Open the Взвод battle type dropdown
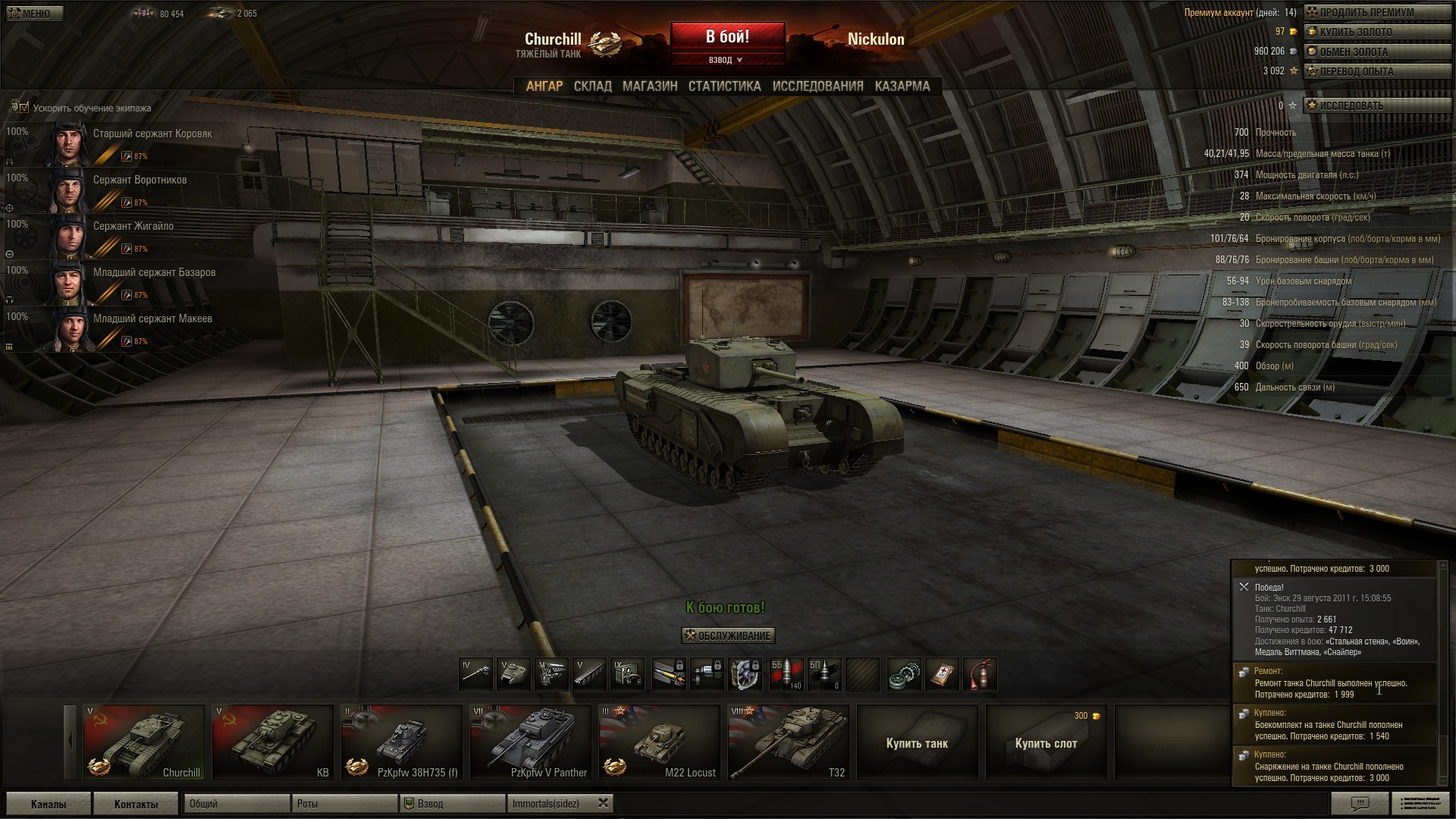1456x819 pixels. tap(726, 60)
